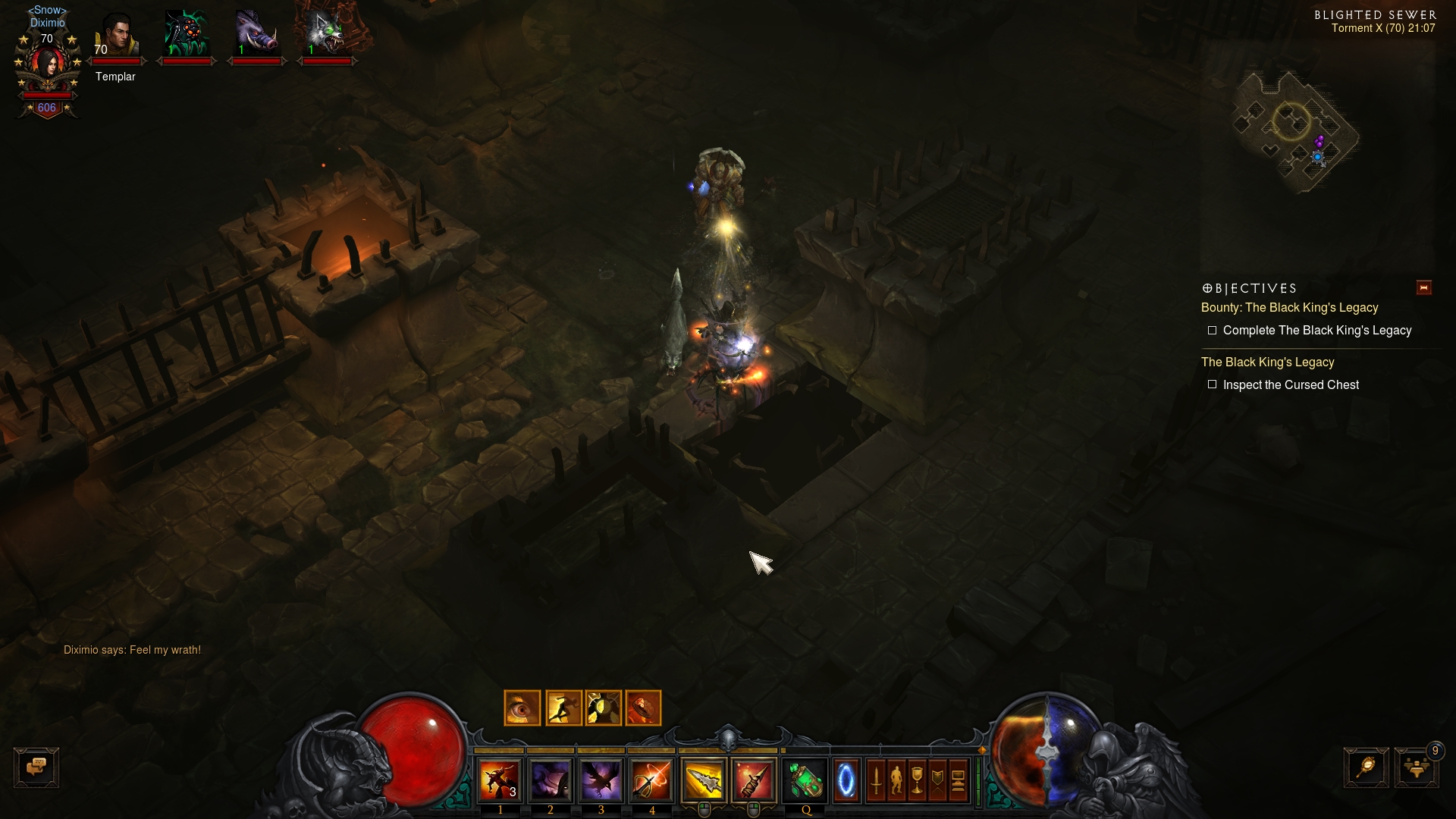Open the chat speech bubble button
1456x819 pixels.
point(36,767)
